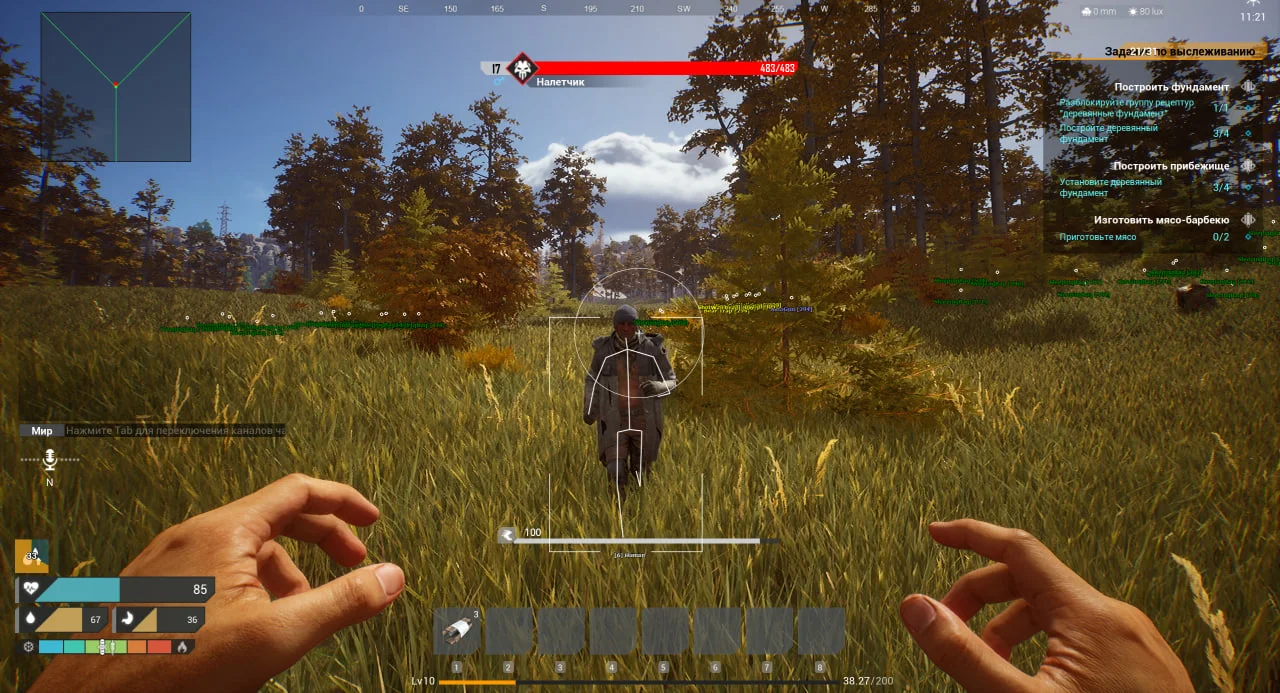Open the "Изготовить мясо-барбекю" quest

[1165, 220]
